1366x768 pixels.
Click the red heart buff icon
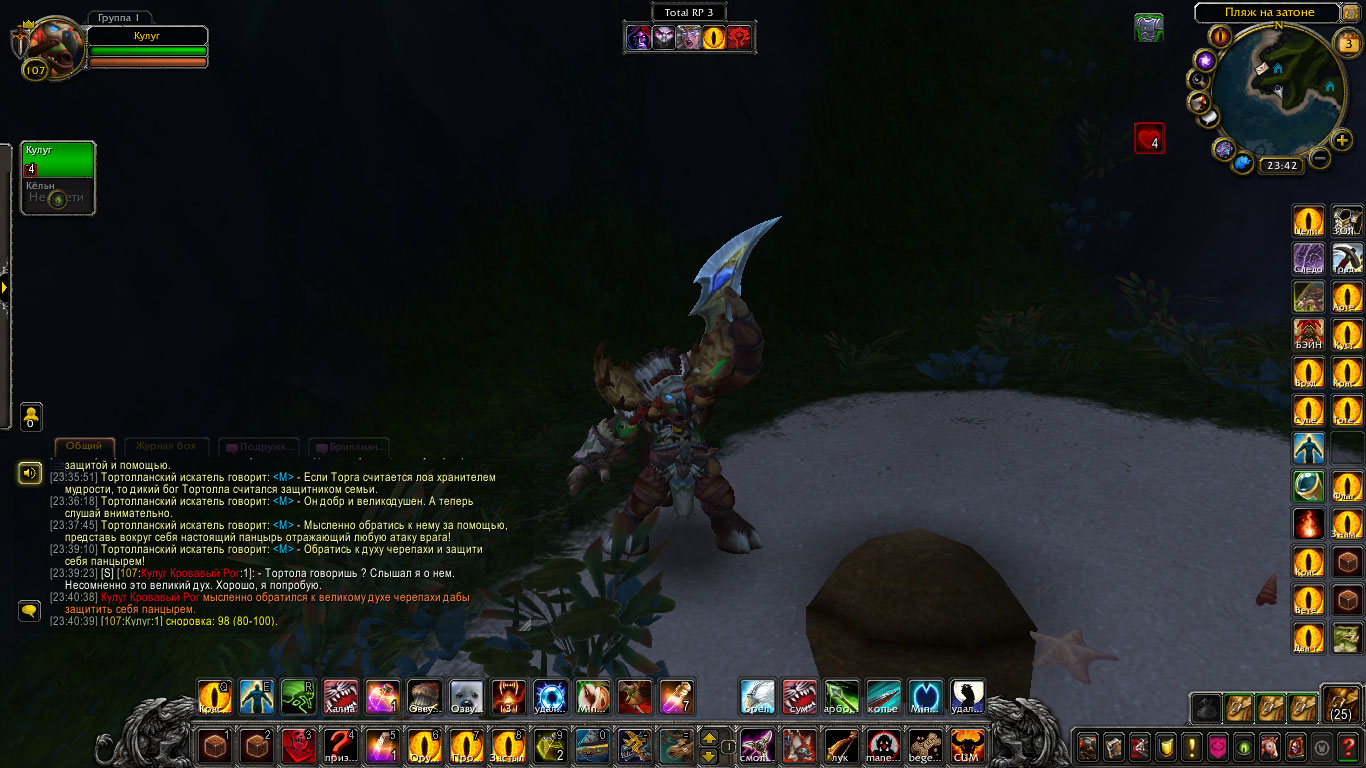click(x=1149, y=138)
